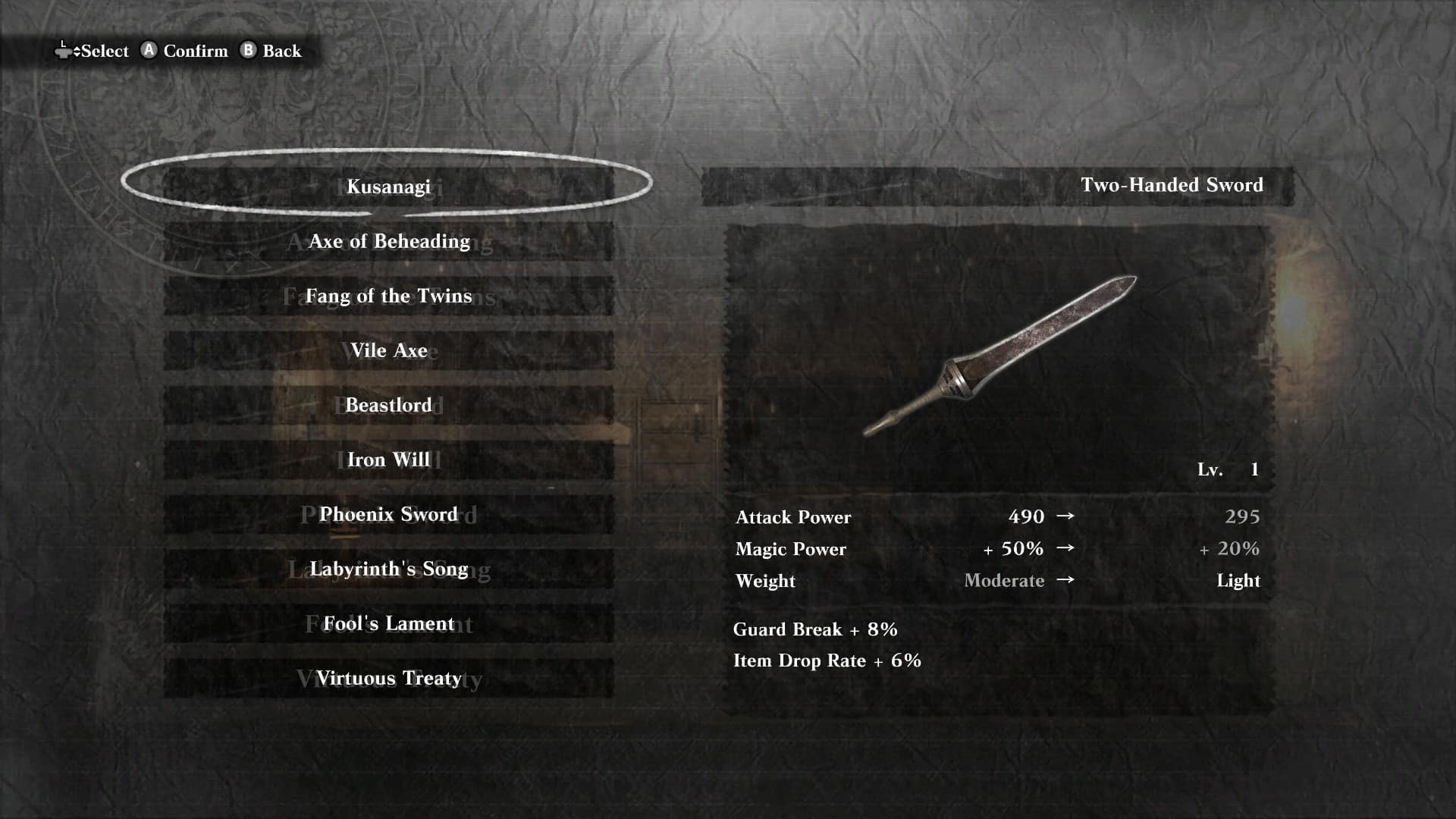Choose the Labyrinth's Song entry
The width and height of the screenshot is (1456, 819).
point(388,569)
